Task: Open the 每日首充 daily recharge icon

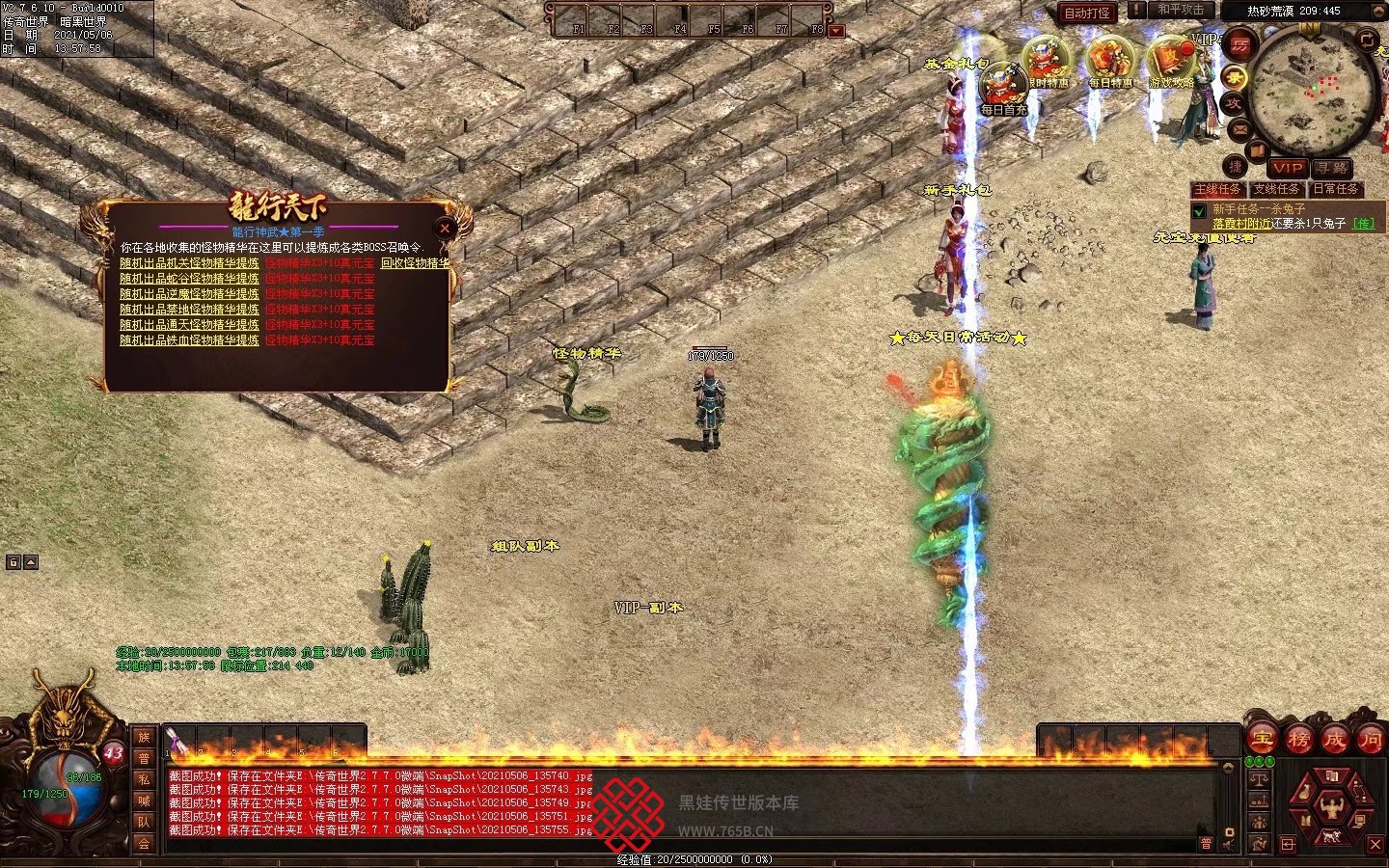Action: click(1004, 89)
